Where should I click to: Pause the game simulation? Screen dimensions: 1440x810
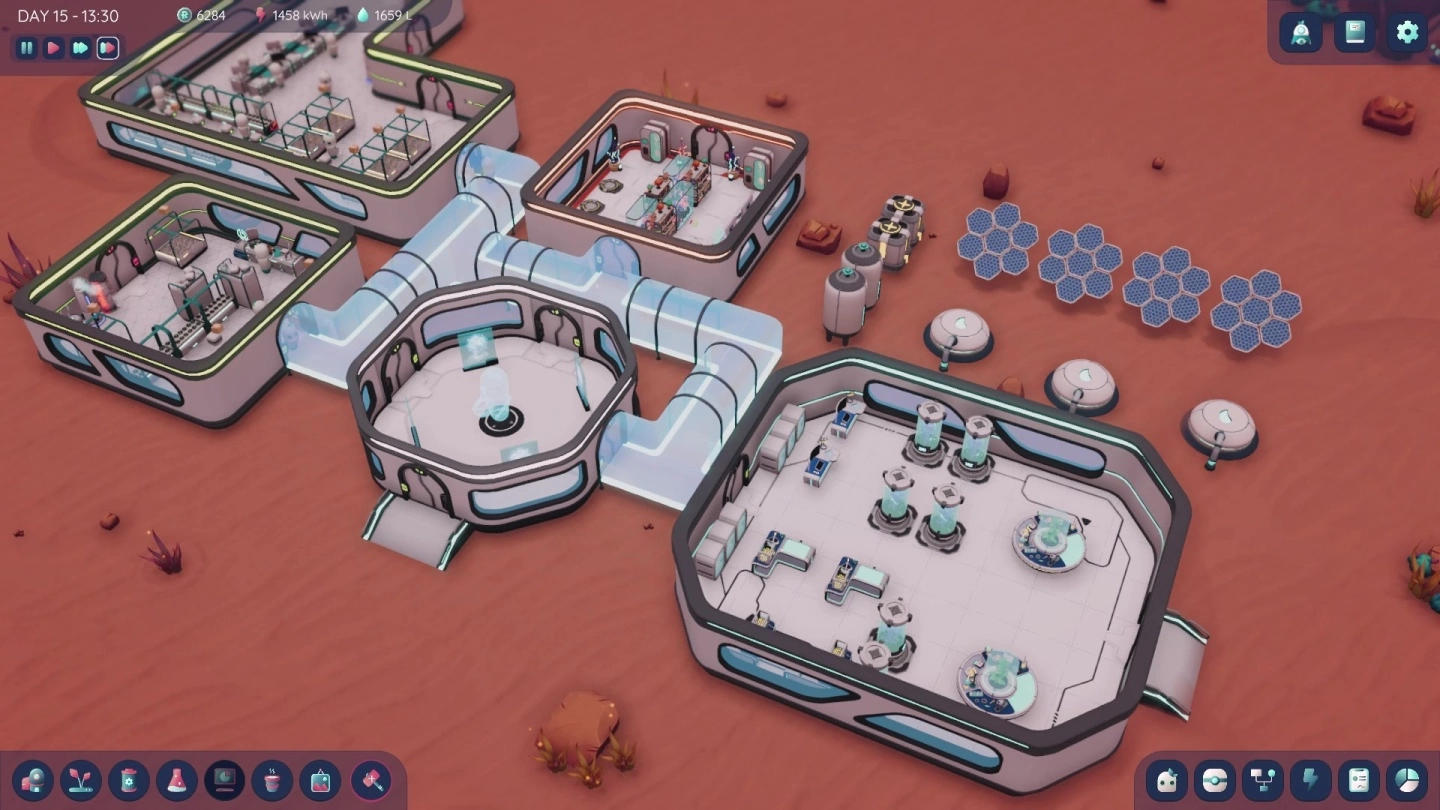(25, 48)
